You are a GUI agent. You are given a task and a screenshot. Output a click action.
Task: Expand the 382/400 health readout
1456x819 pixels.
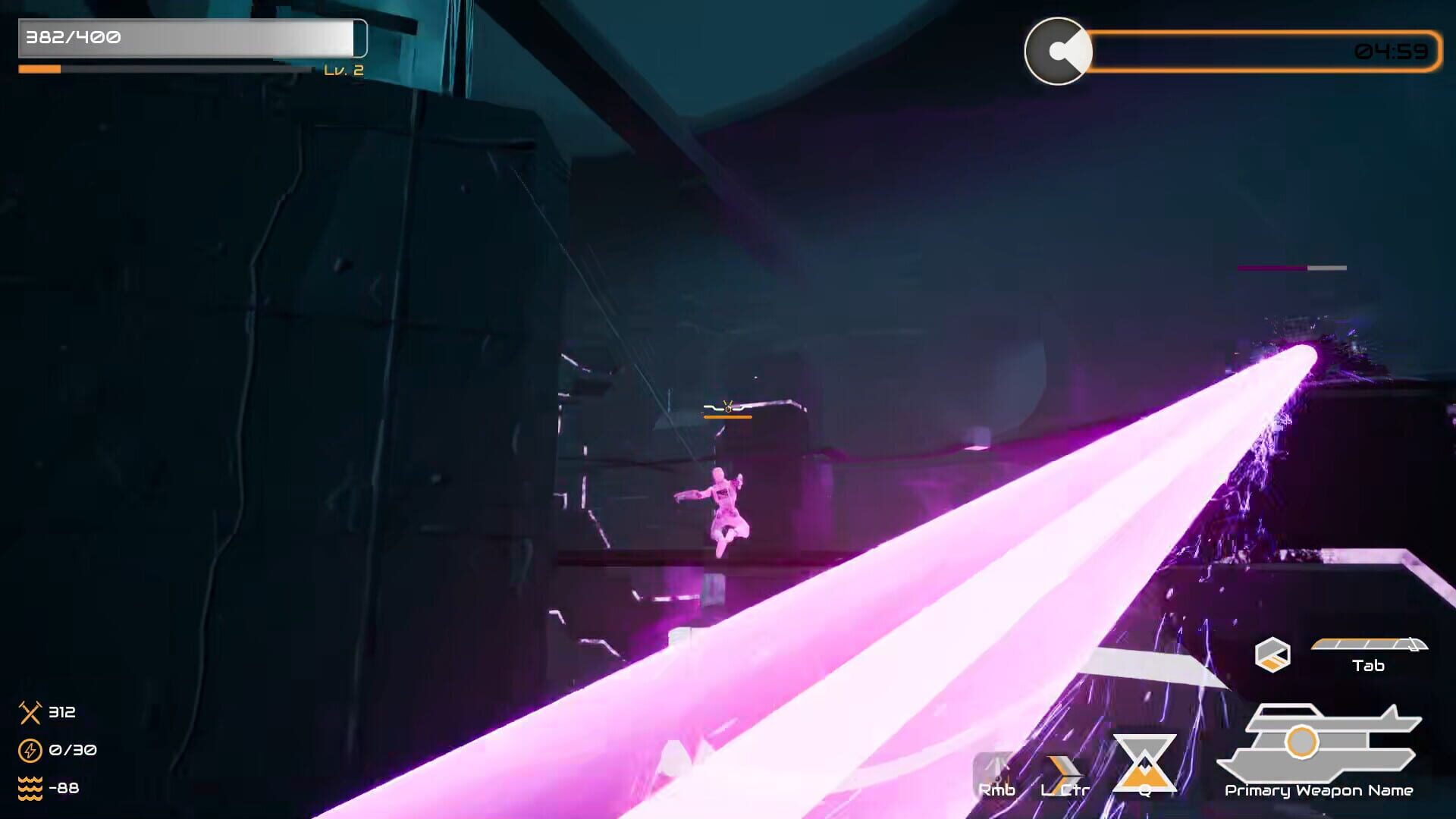pyautogui.click(x=72, y=35)
